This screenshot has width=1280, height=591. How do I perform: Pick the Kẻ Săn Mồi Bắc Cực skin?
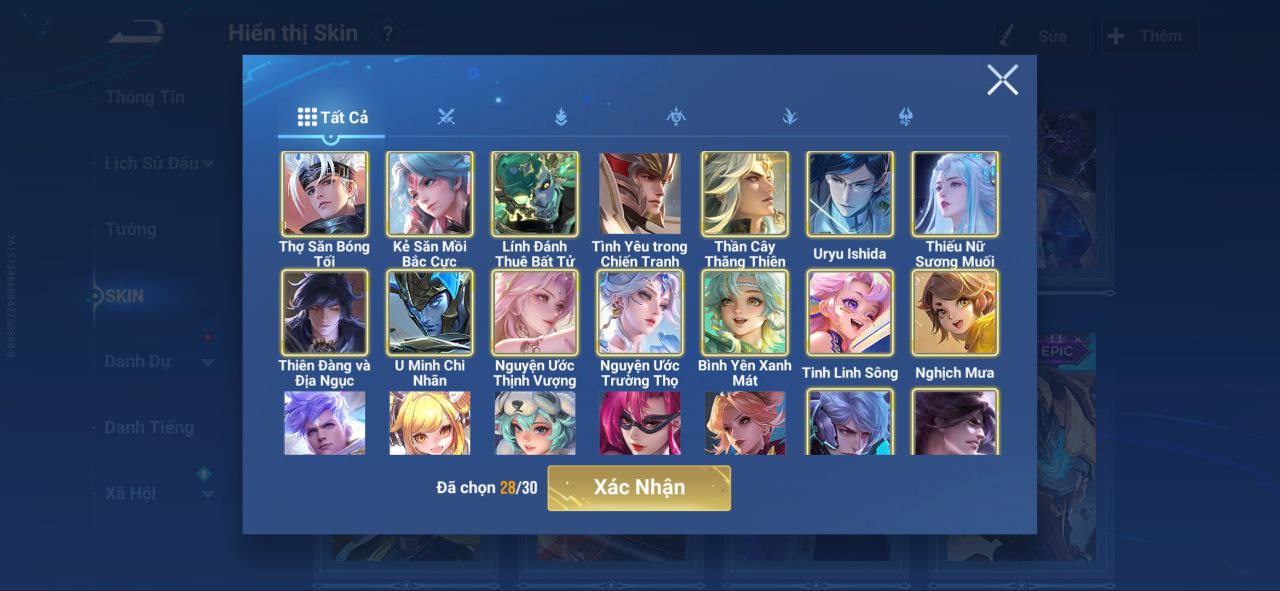point(429,194)
